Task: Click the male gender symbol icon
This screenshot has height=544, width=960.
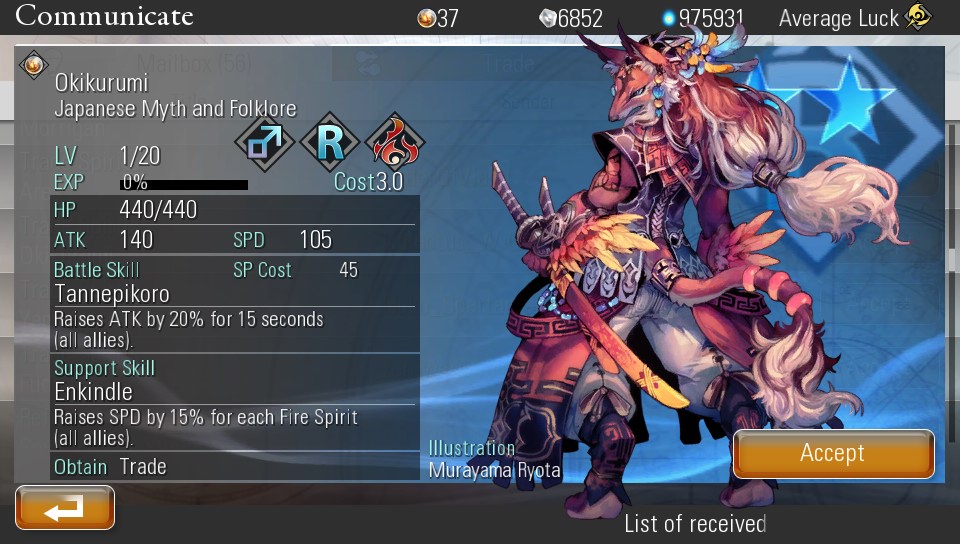Action: pyautogui.click(x=265, y=142)
